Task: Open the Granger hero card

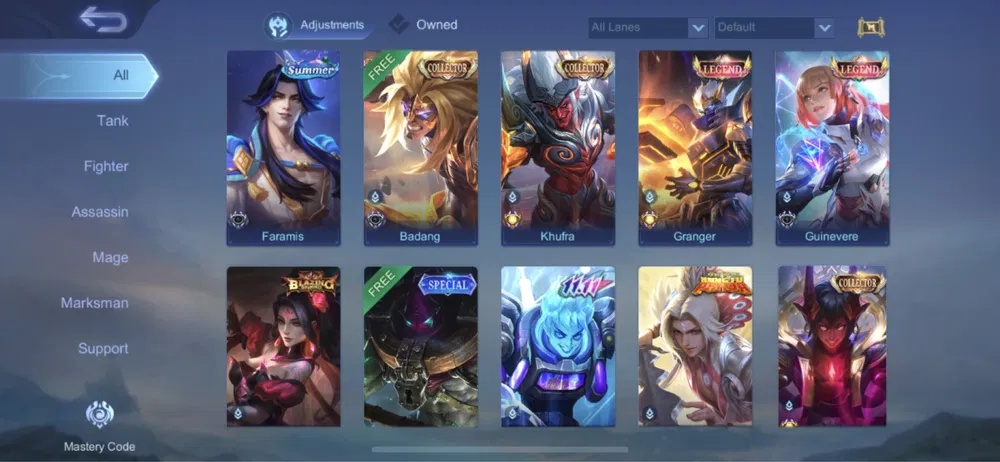Action: point(695,148)
